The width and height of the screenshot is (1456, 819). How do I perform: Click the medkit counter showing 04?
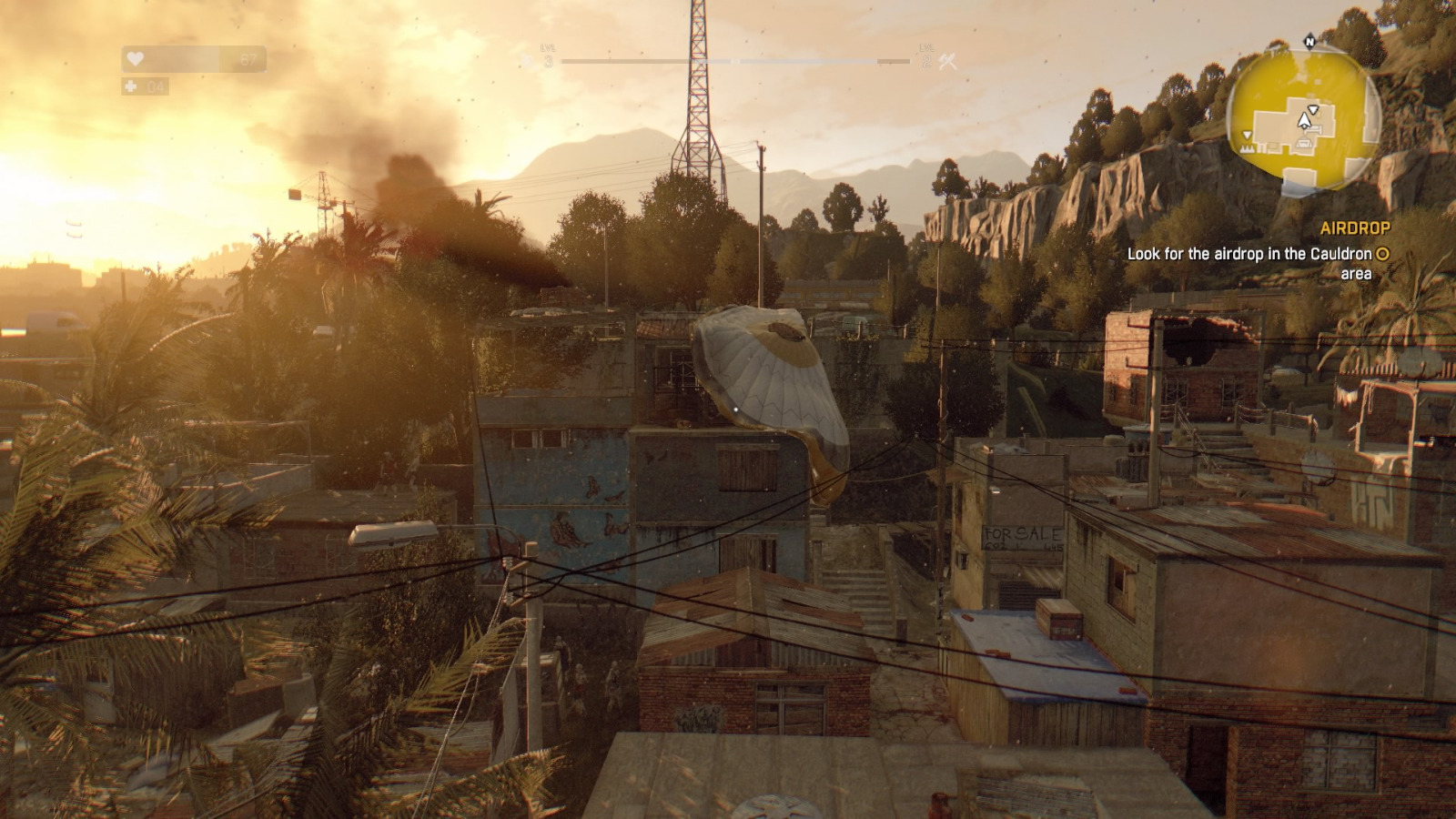click(x=157, y=88)
